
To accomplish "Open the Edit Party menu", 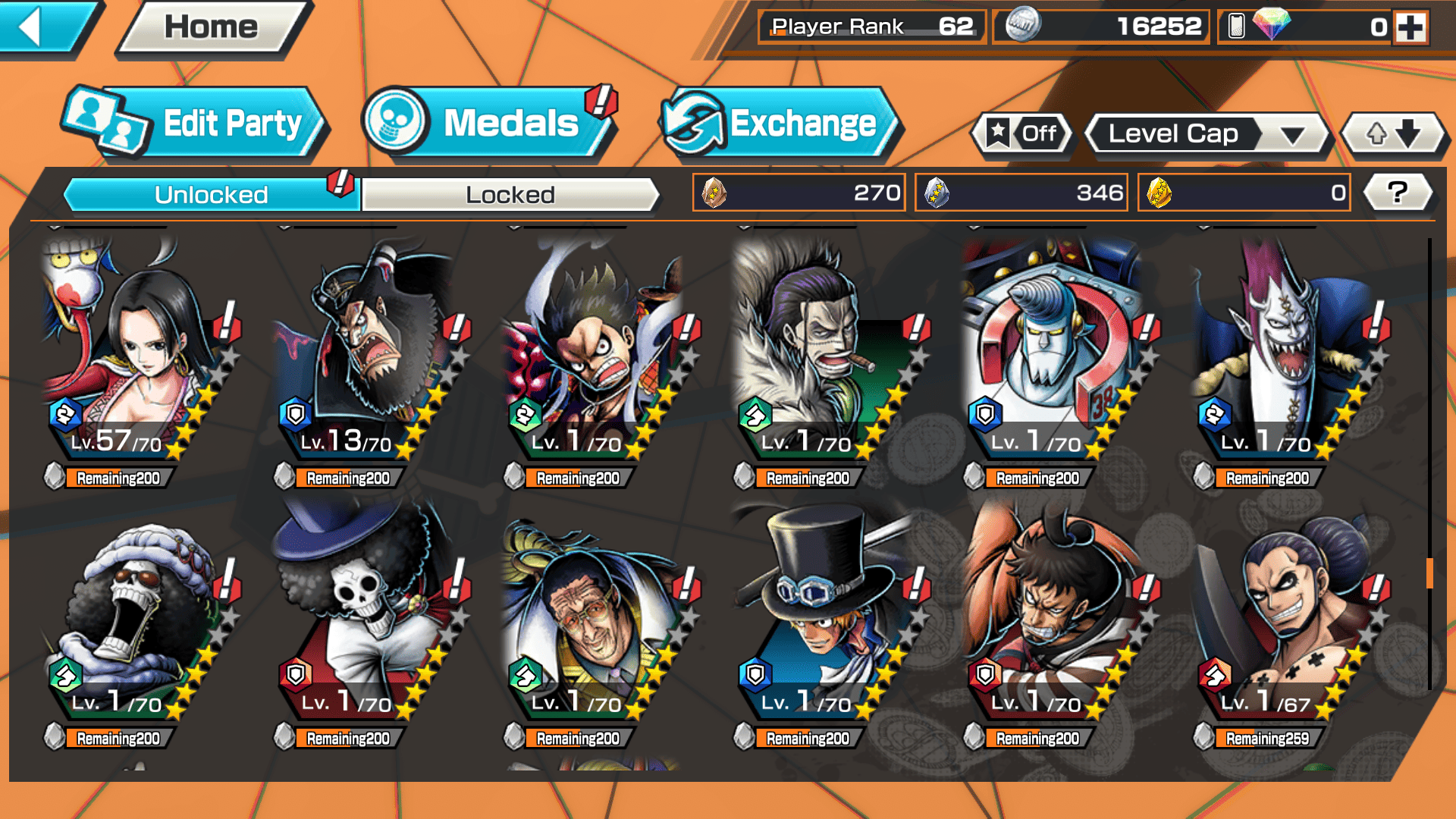I will [x=196, y=123].
